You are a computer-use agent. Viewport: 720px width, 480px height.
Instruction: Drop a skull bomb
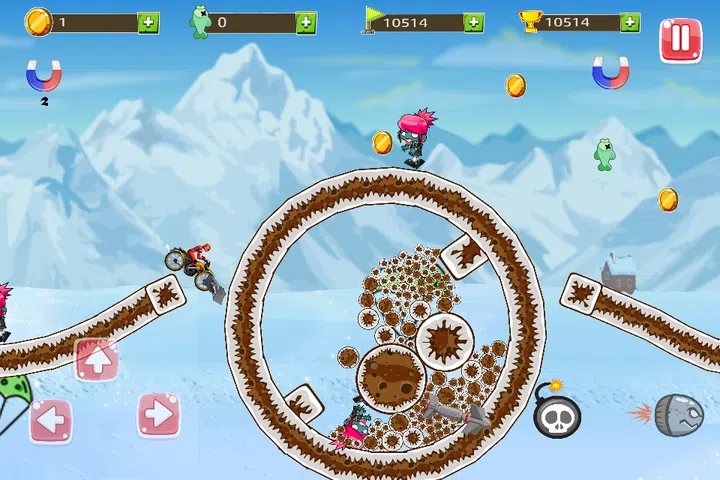coord(557,413)
